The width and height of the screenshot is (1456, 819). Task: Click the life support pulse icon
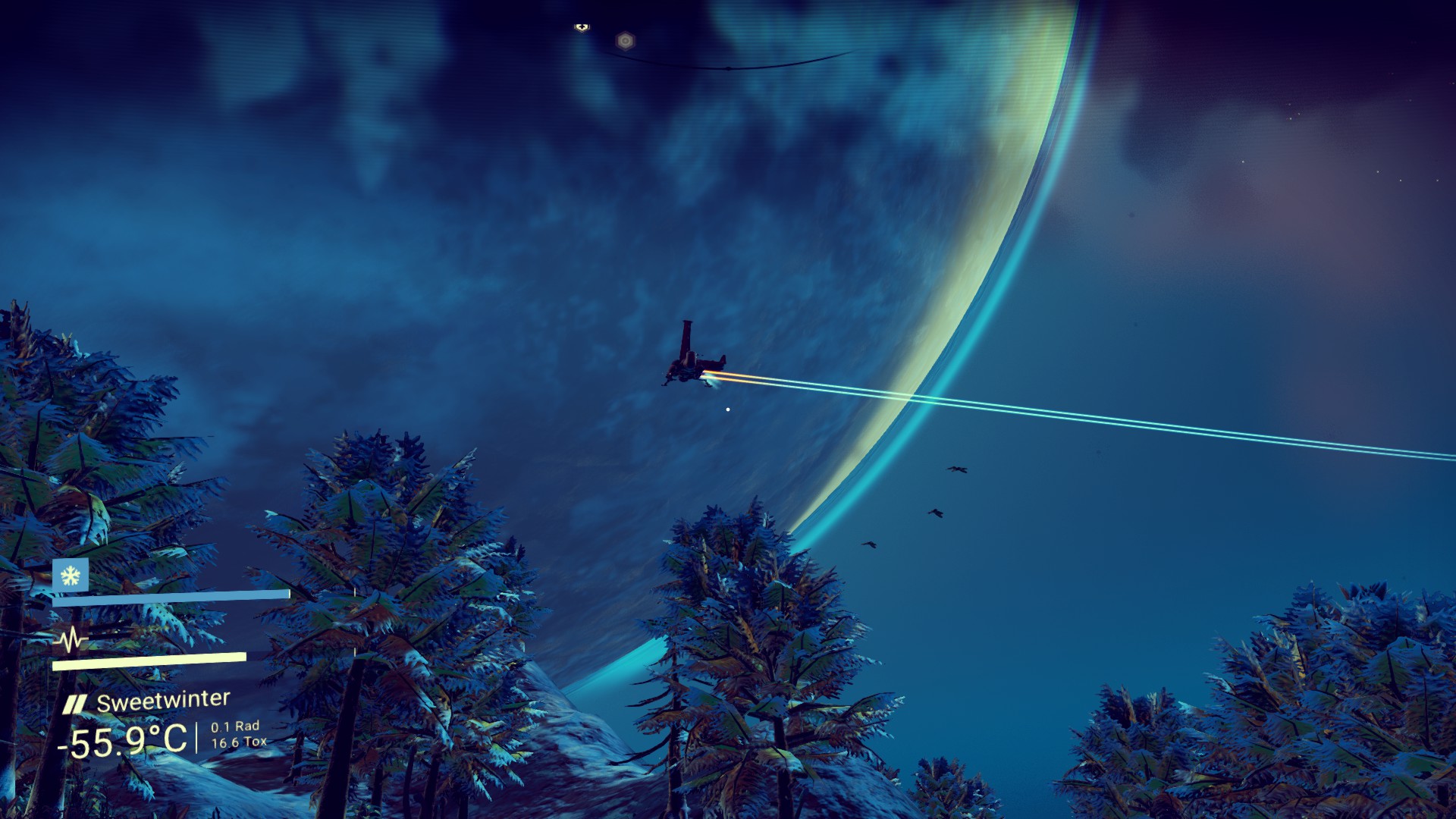point(71,639)
